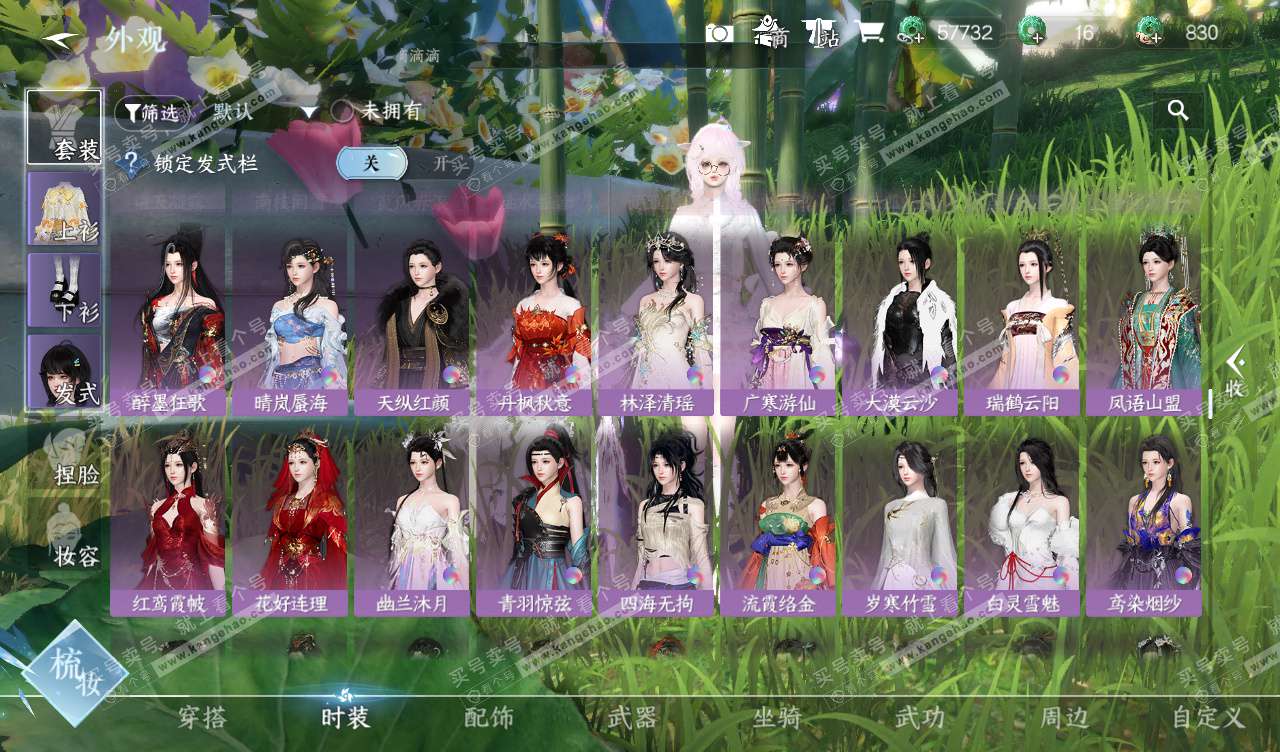Select the 醉墨狂歌 outfit tile

[x=167, y=322]
